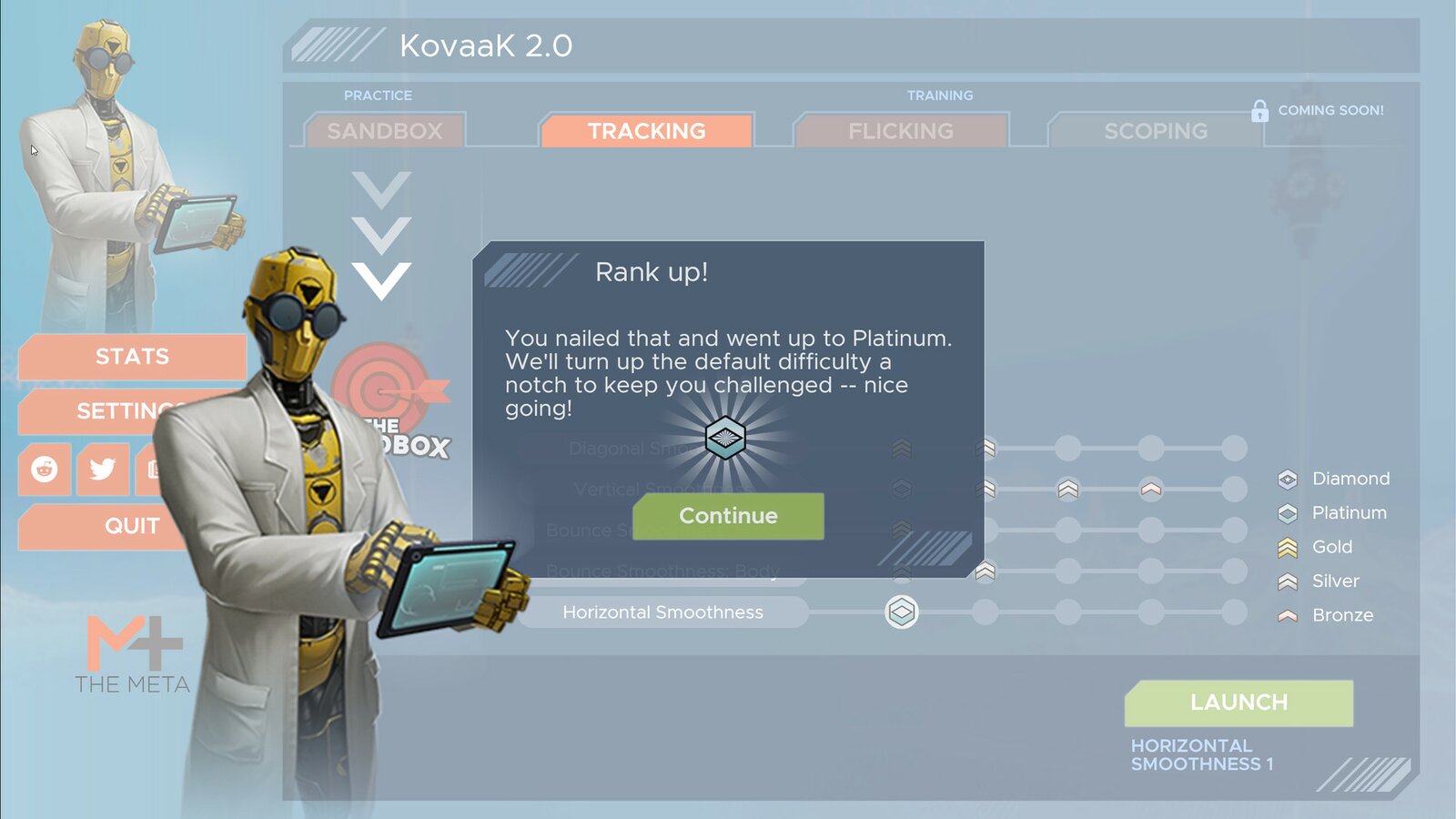The image size is (1456, 819).
Task: Select the Bronze rank icon in the legend
Action: tap(1285, 615)
